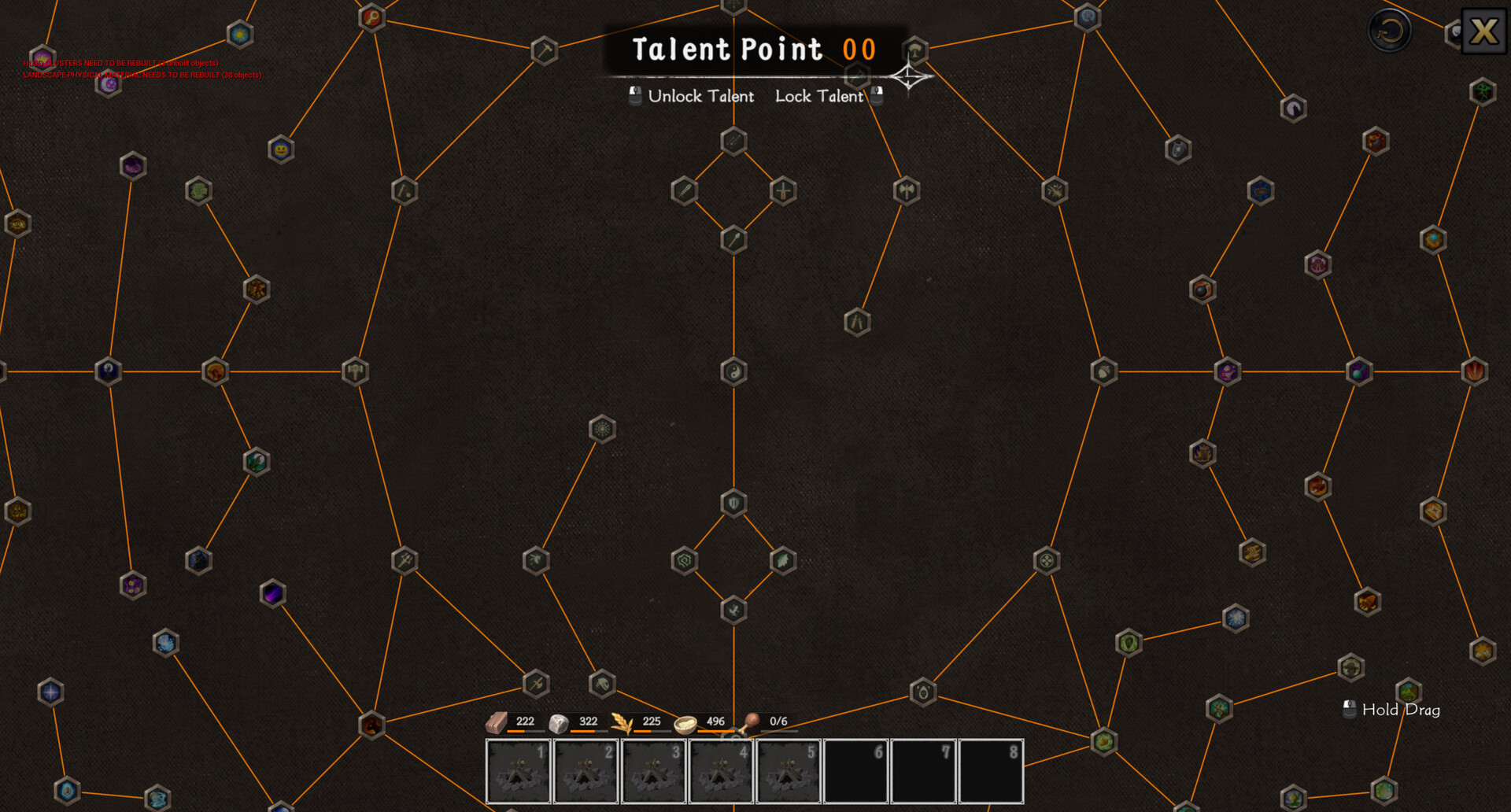1511x812 pixels.
Task: Select the battle axe talent node
Action: (x=905, y=190)
